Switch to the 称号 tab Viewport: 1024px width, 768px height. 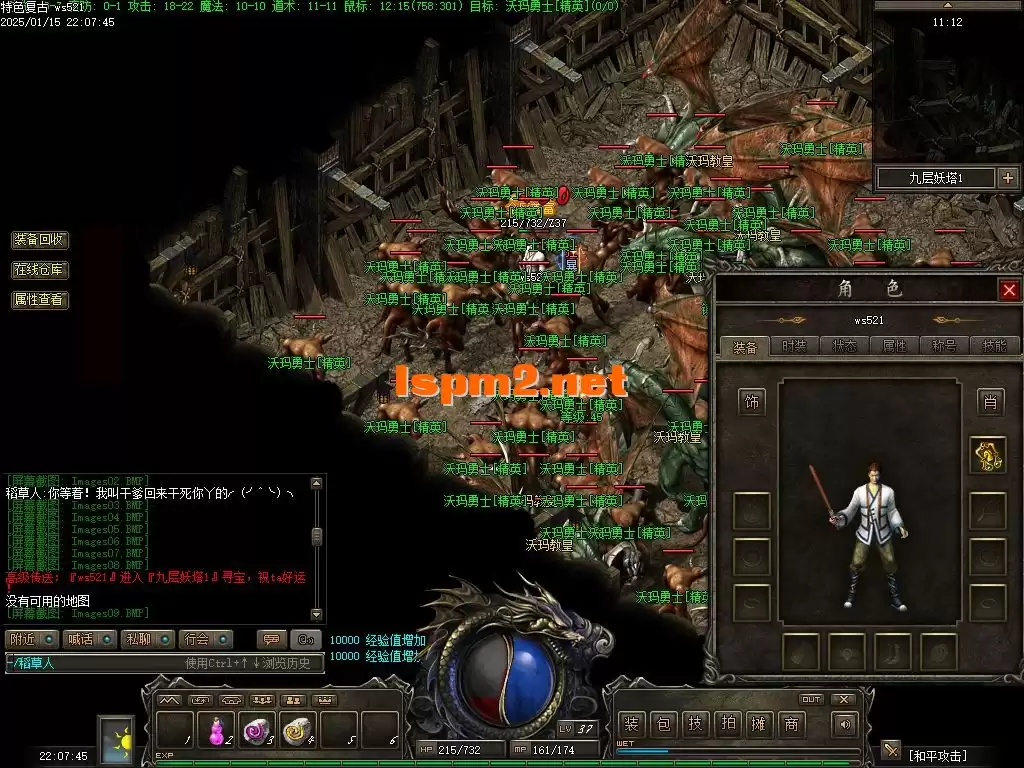pyautogui.click(x=944, y=347)
